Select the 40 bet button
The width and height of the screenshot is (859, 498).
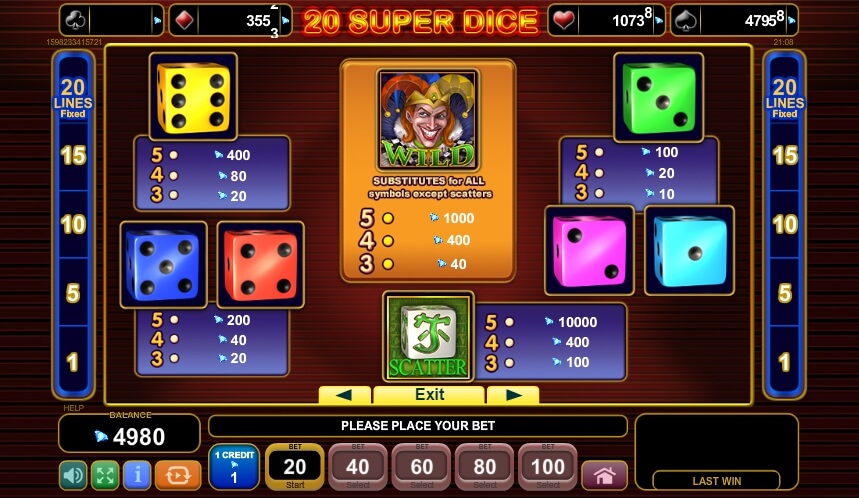tap(357, 467)
